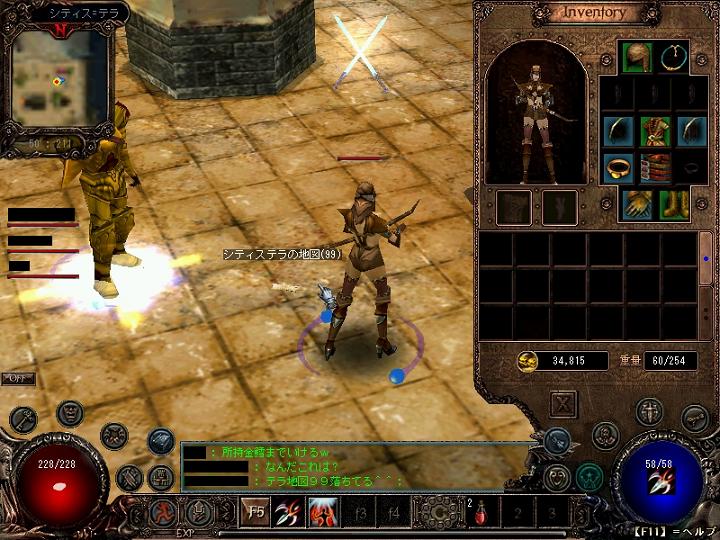Select the equipped gloves slot
Image resolution: width=720 pixels, height=540 pixels.
click(637, 204)
